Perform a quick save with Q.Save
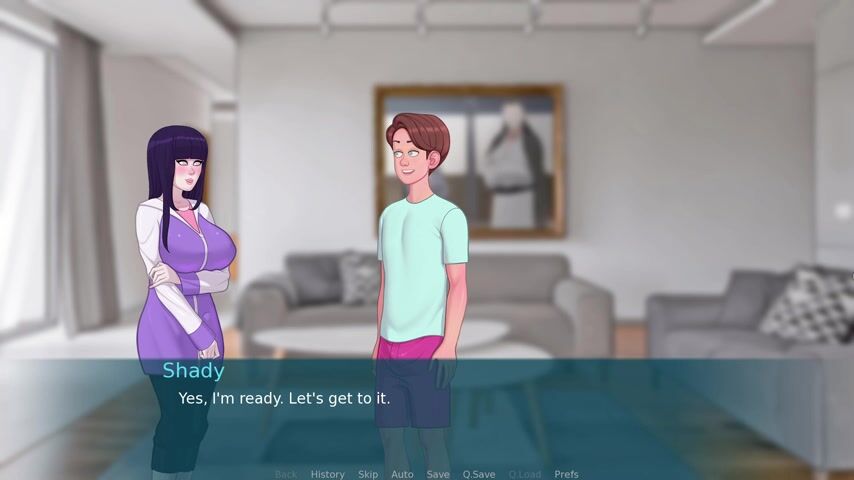This screenshot has width=854, height=480. point(479,474)
